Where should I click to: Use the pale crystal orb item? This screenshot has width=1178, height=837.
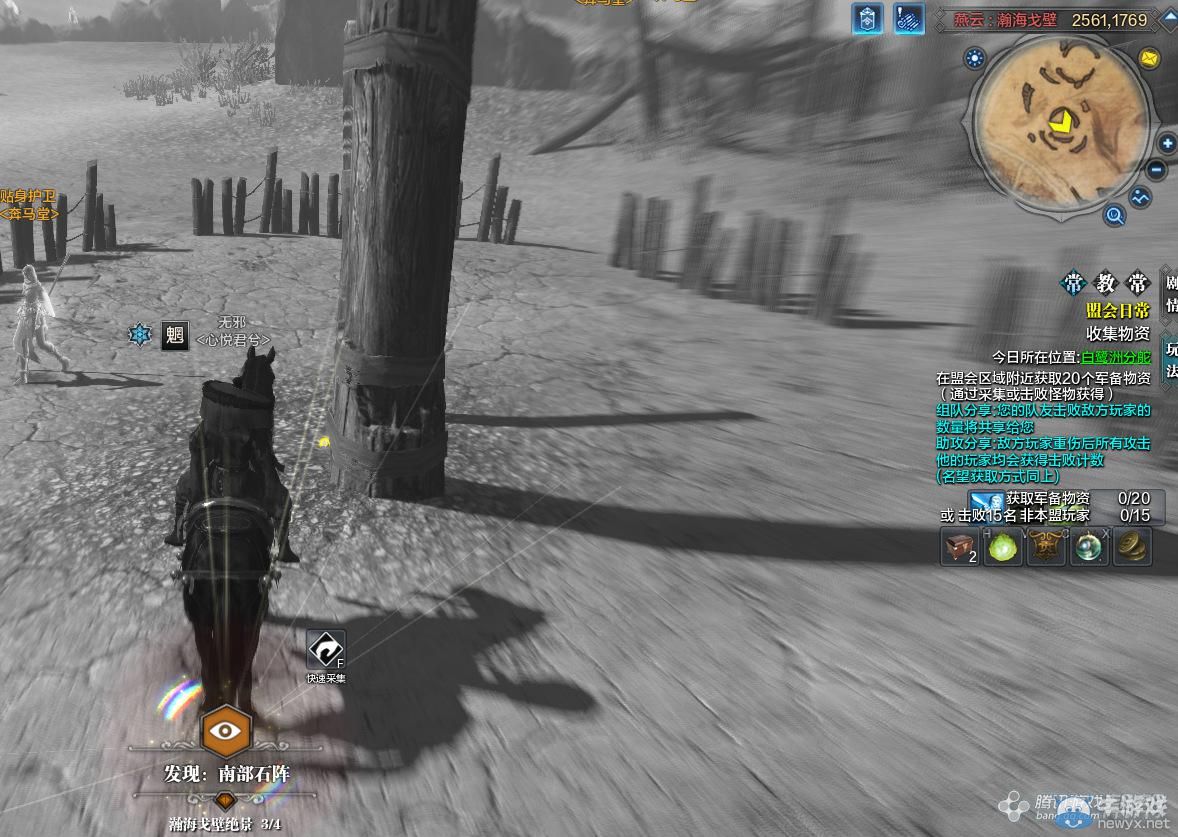click(x=1089, y=547)
